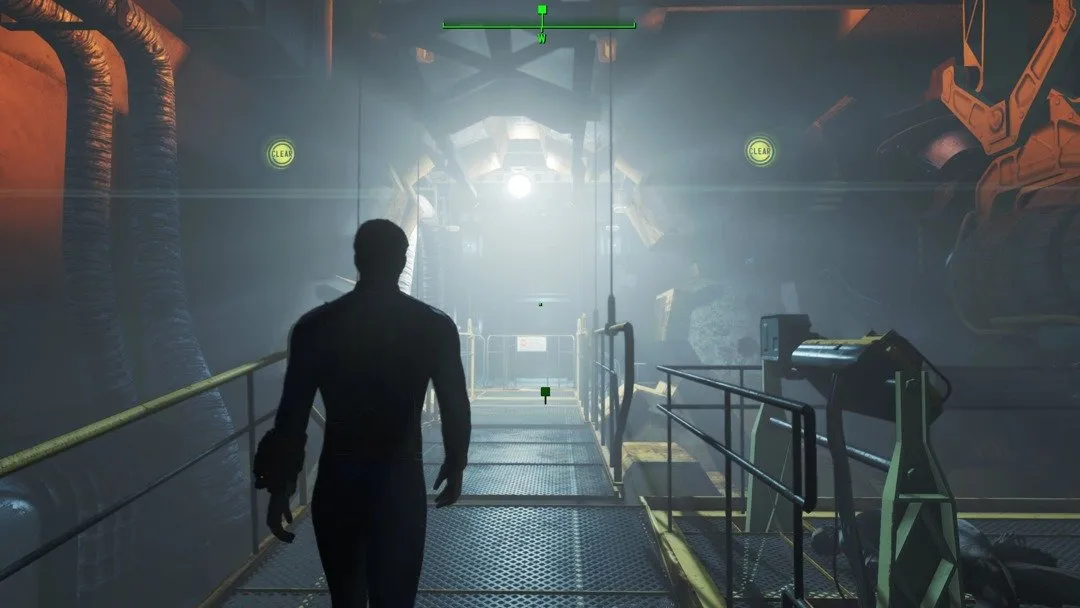Click the floating green objective marker
The image size is (1080, 608).
point(545,393)
